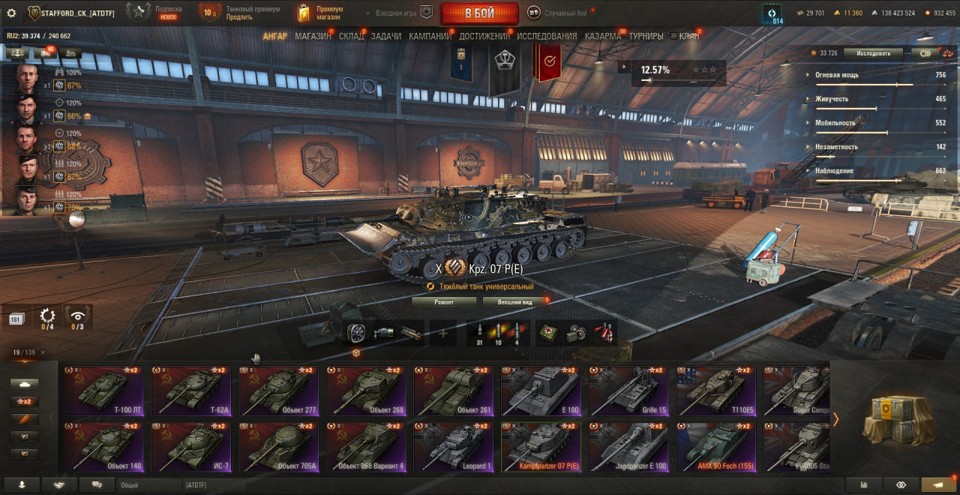Switch to the МАГАЗИН tab
The height and width of the screenshot is (495, 960).
(313, 36)
